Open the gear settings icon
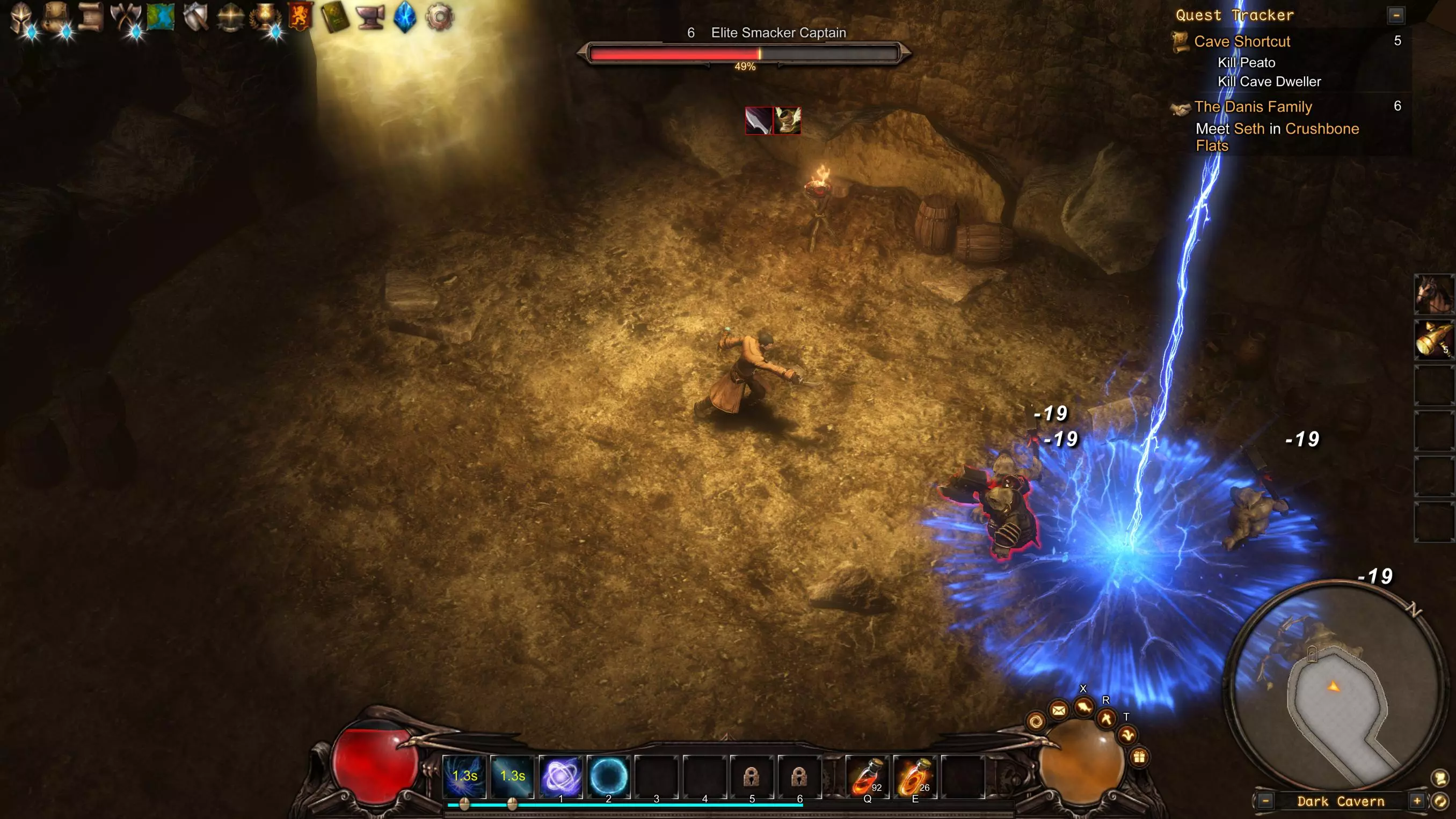The width and height of the screenshot is (1456, 819). pyautogui.click(x=440, y=17)
